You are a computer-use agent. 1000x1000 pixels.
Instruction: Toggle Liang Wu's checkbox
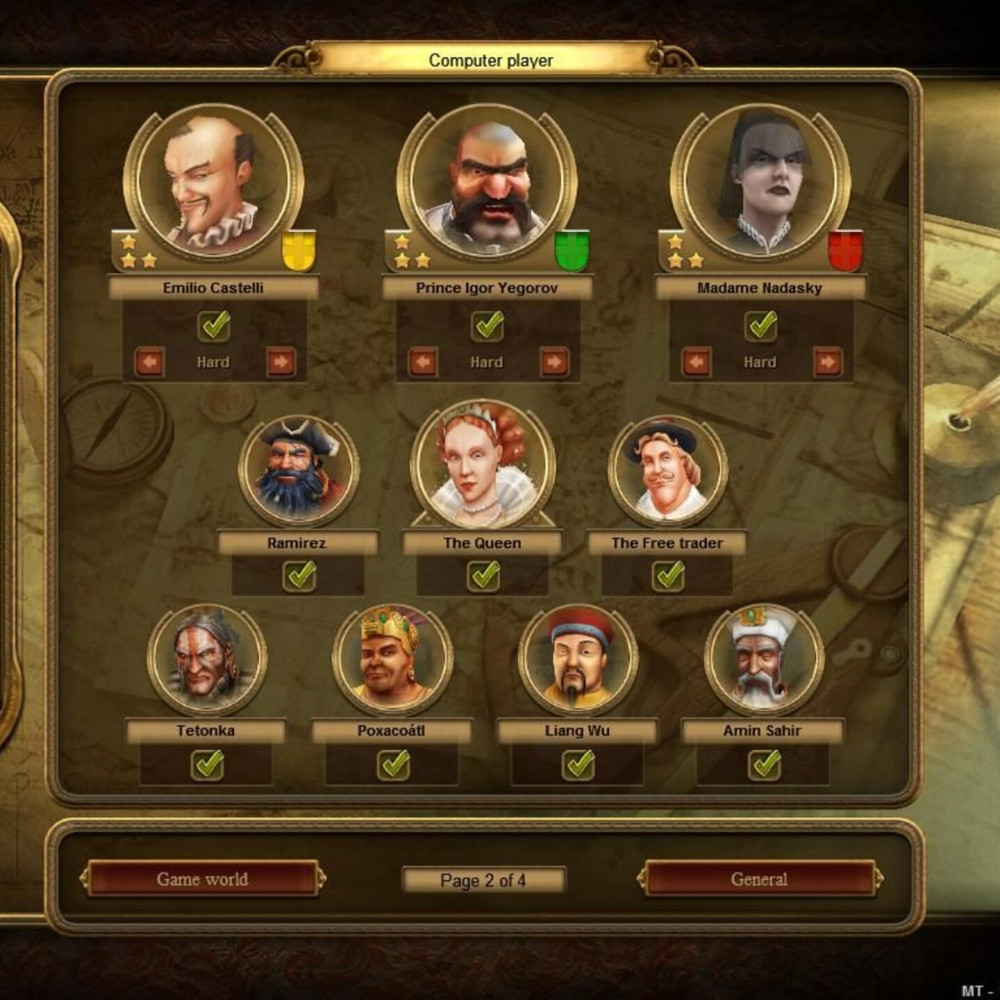[578, 764]
